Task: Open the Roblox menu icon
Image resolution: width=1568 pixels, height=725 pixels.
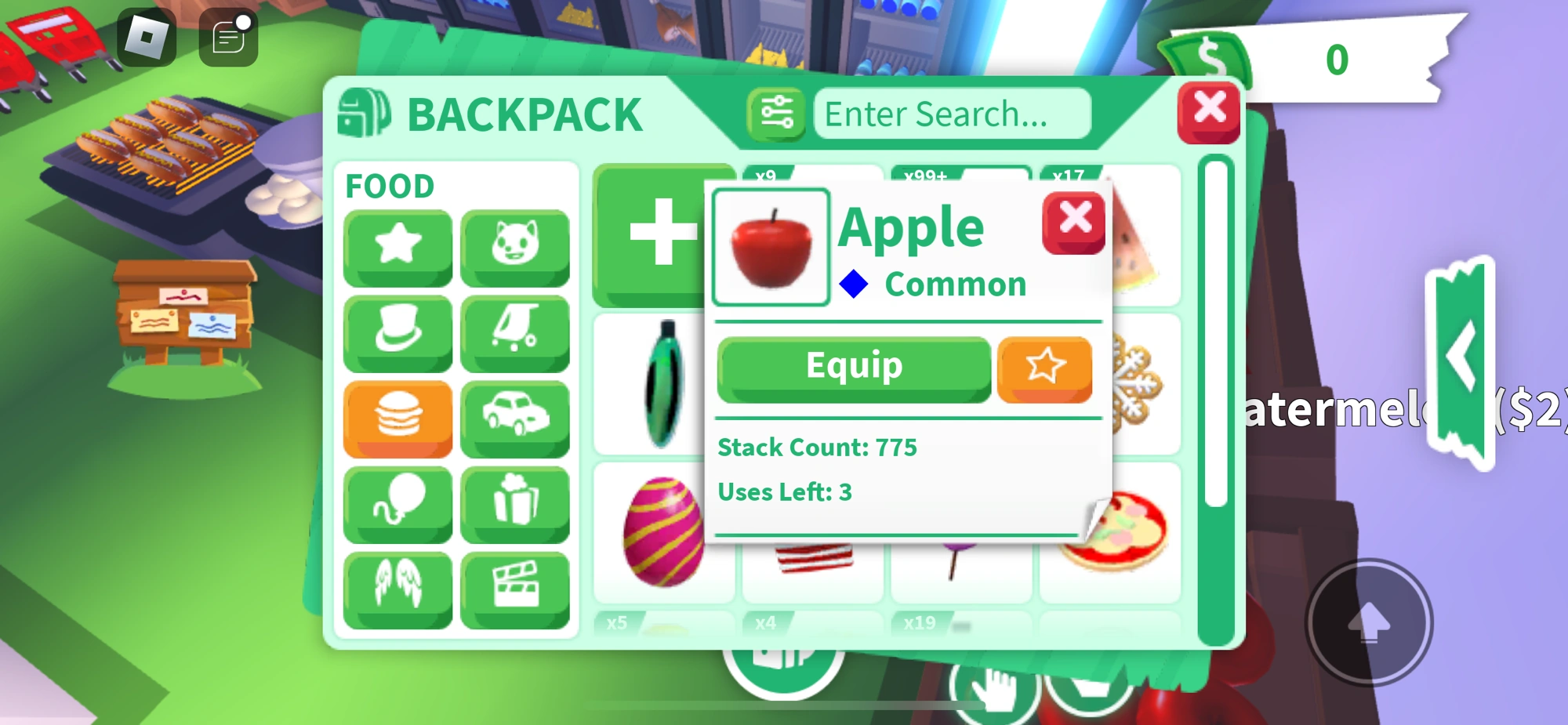Action: pyautogui.click(x=148, y=37)
